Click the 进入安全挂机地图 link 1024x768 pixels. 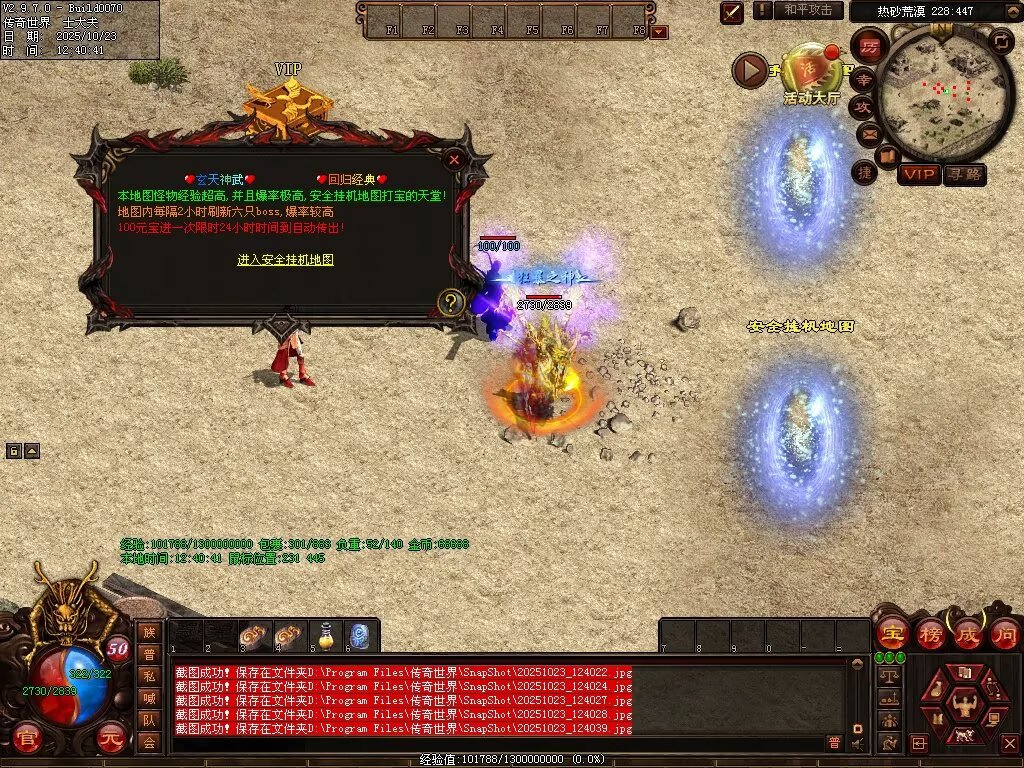[x=285, y=260]
